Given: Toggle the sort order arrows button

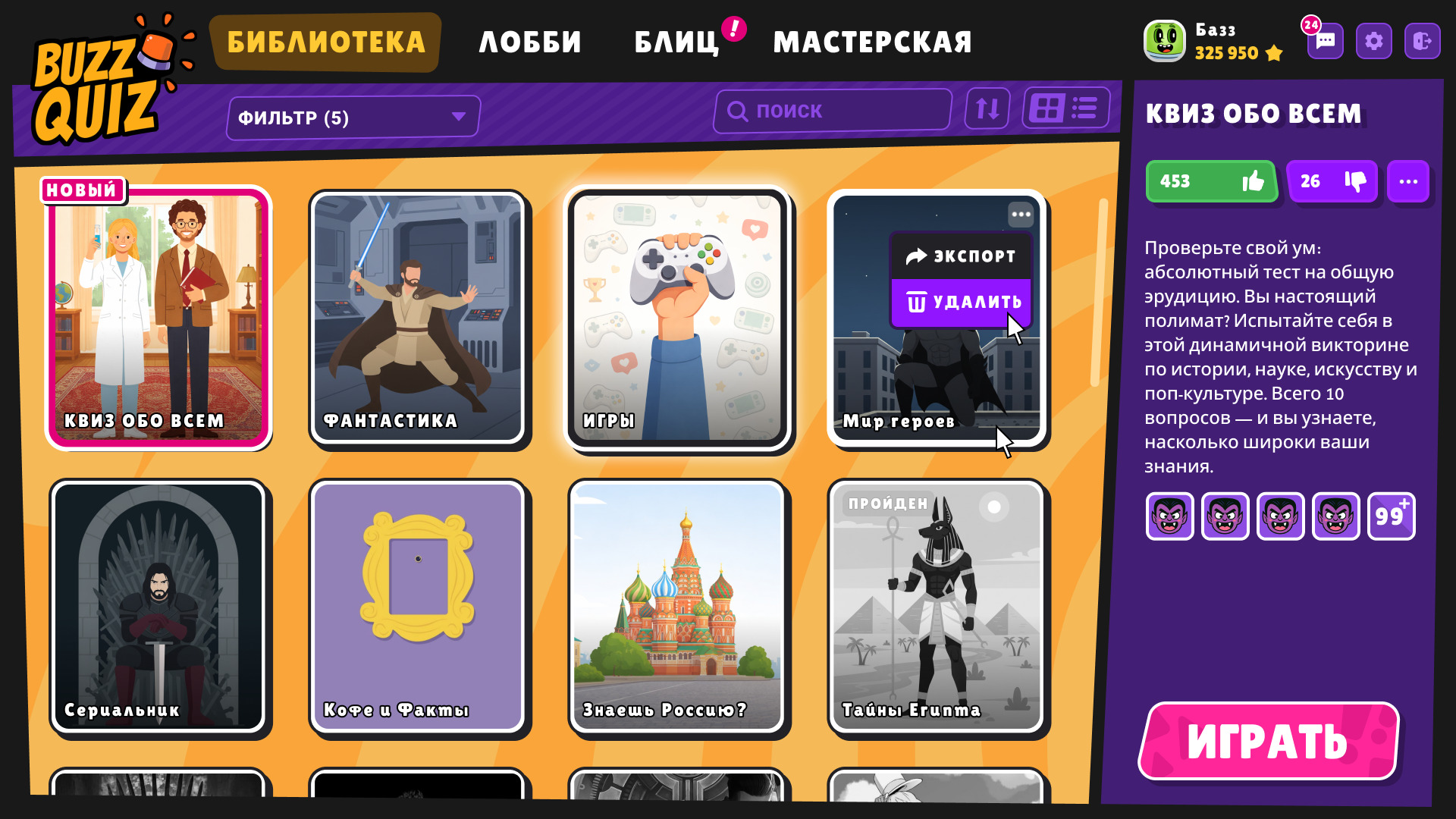Looking at the screenshot, I should point(987,109).
